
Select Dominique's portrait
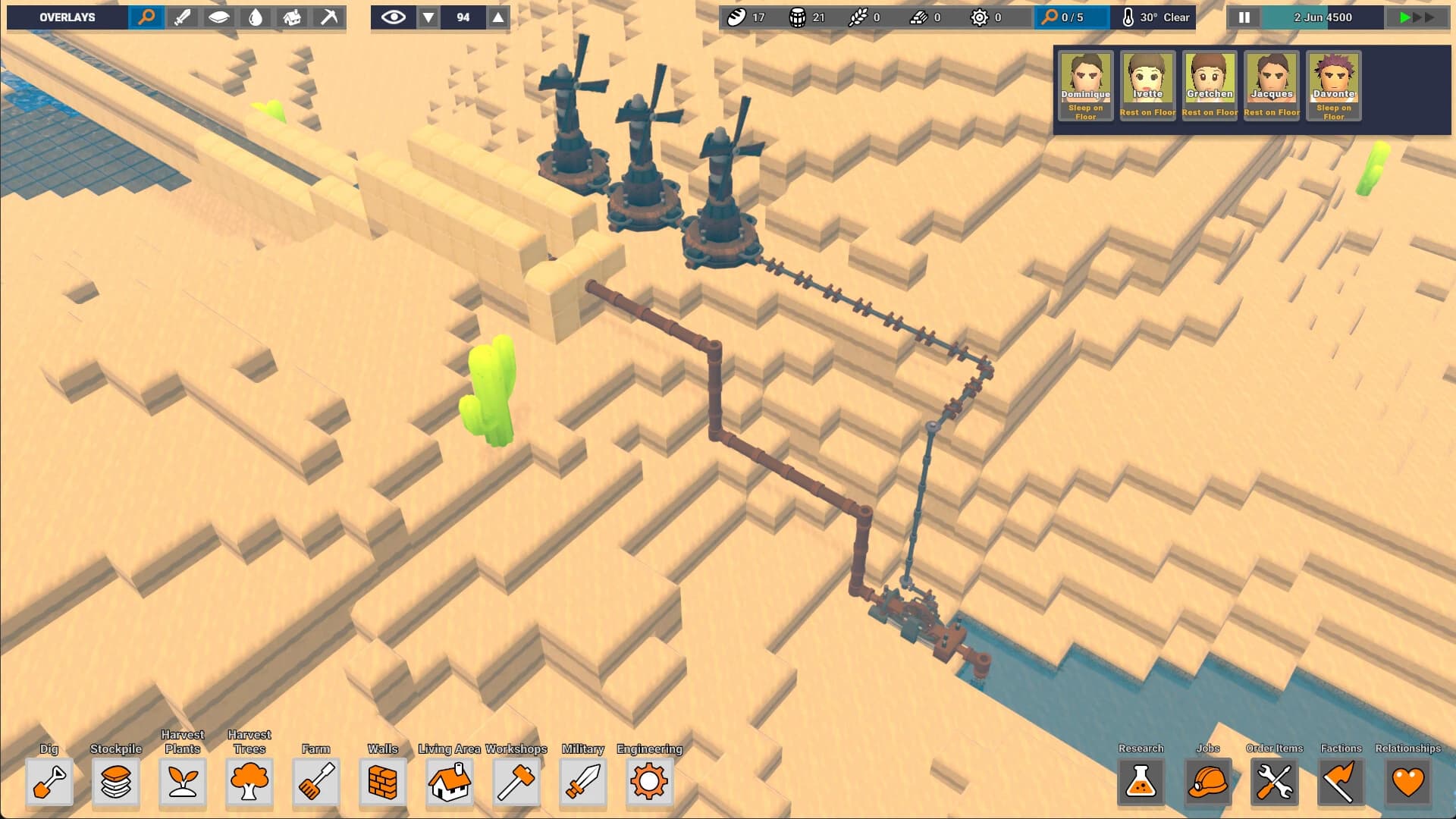[x=1085, y=83]
